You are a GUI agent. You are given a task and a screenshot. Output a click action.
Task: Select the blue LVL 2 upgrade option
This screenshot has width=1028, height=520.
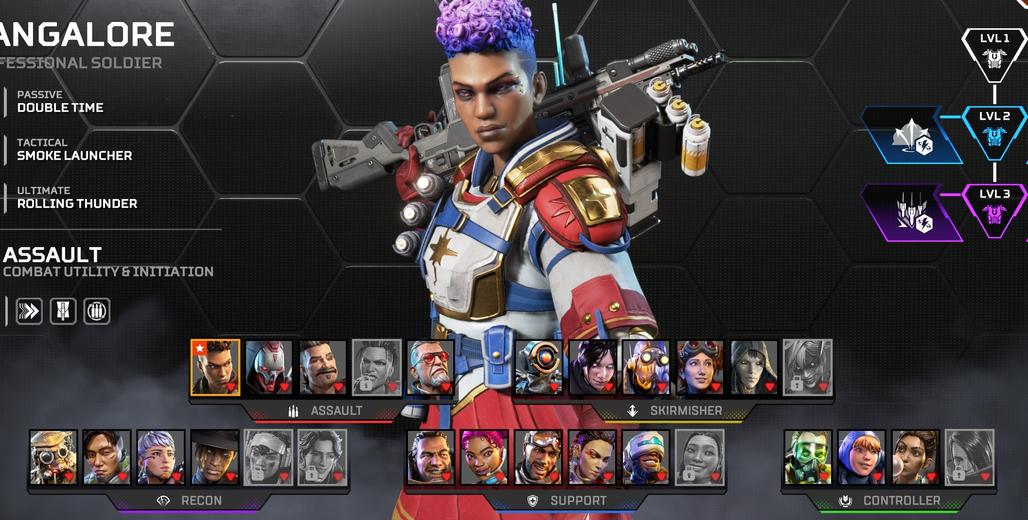[912, 136]
